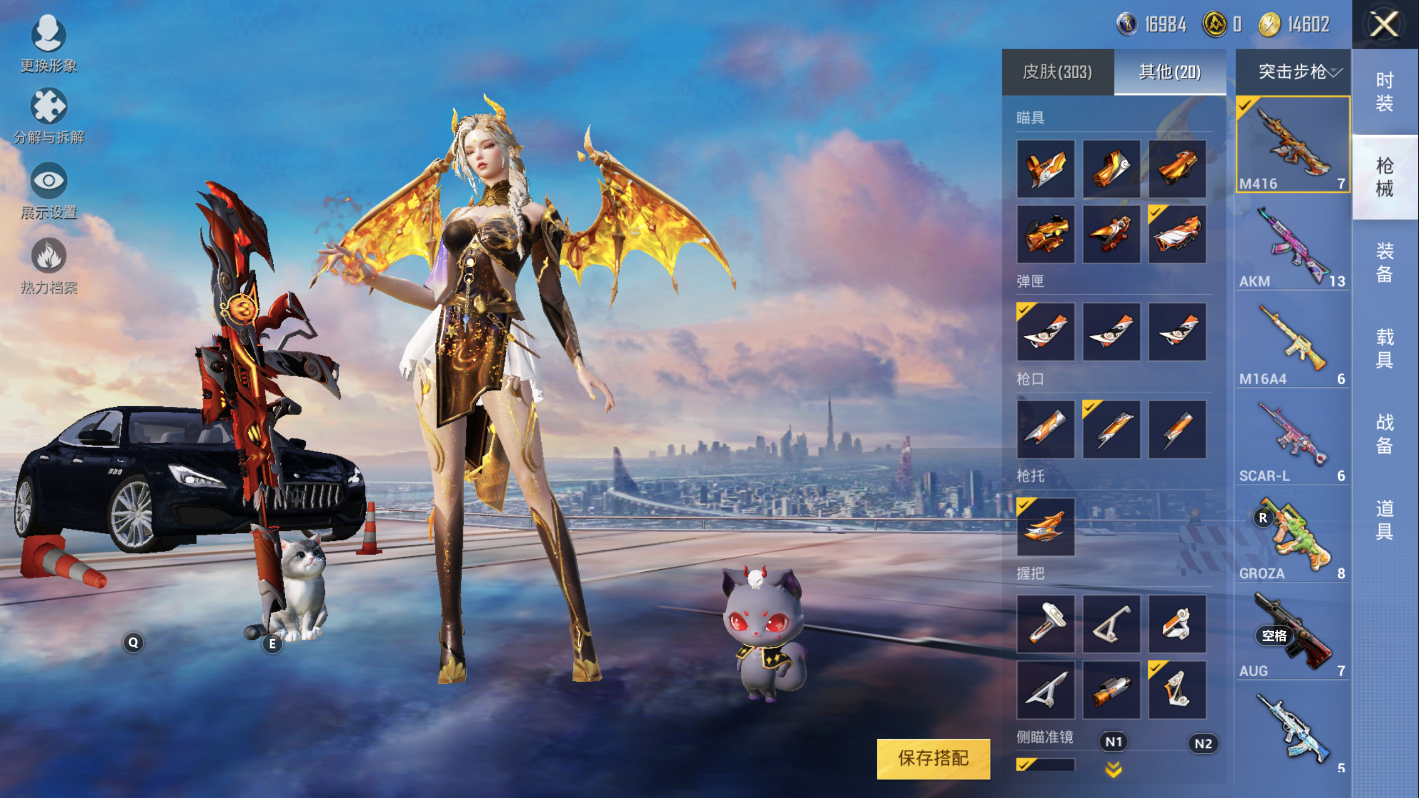Open the 突击步枪 weapon type dropdown
This screenshot has width=1419, height=798.
(x=1293, y=72)
